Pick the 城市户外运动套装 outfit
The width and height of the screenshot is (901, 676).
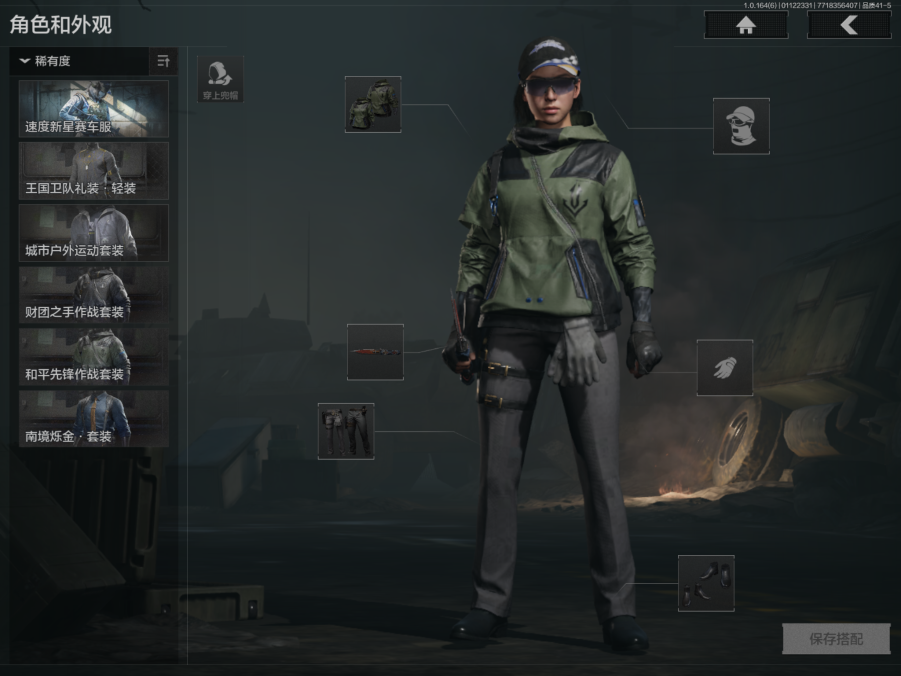[94, 233]
